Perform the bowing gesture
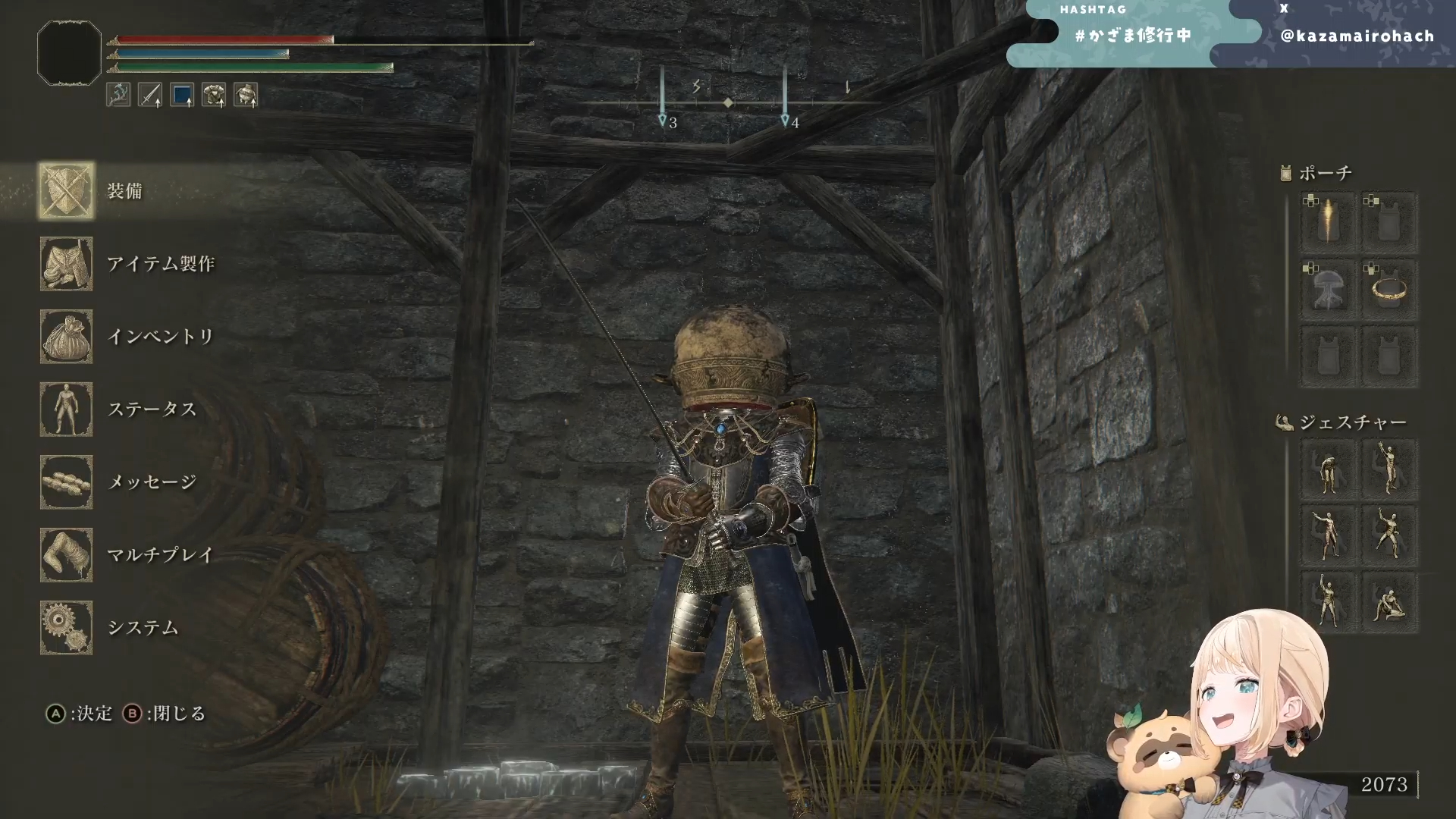1456x819 pixels. tap(1328, 470)
